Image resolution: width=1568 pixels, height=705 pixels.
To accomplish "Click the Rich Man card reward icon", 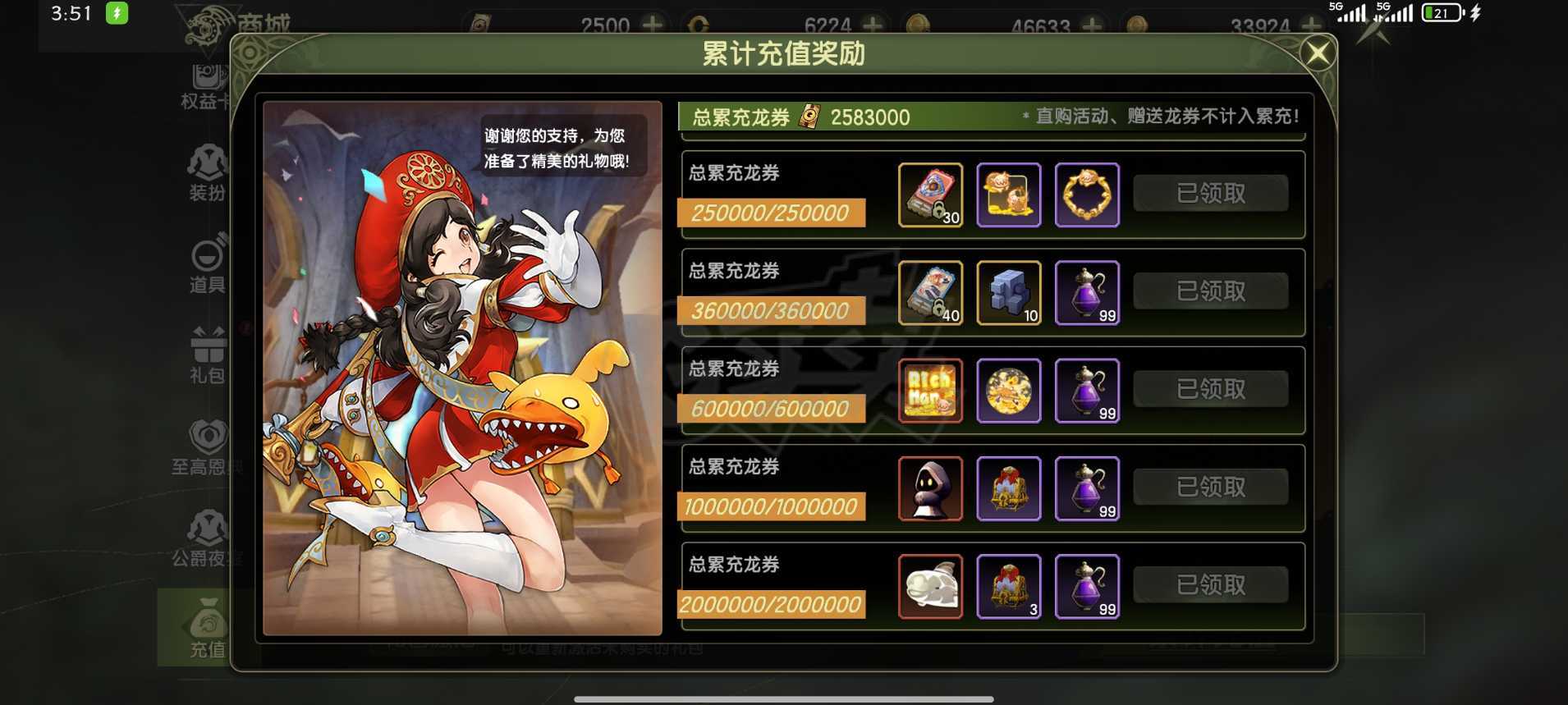I will point(931,391).
